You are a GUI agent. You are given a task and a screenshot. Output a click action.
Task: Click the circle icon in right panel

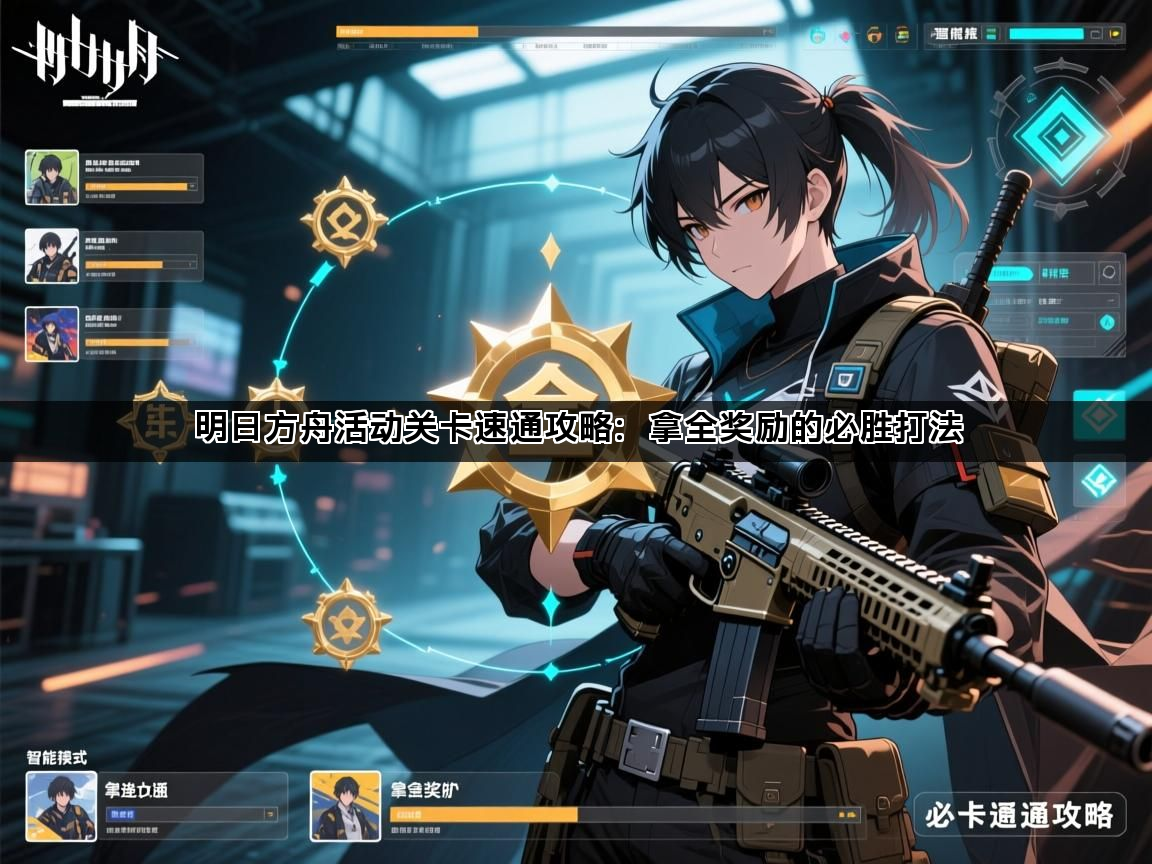coord(1108,272)
